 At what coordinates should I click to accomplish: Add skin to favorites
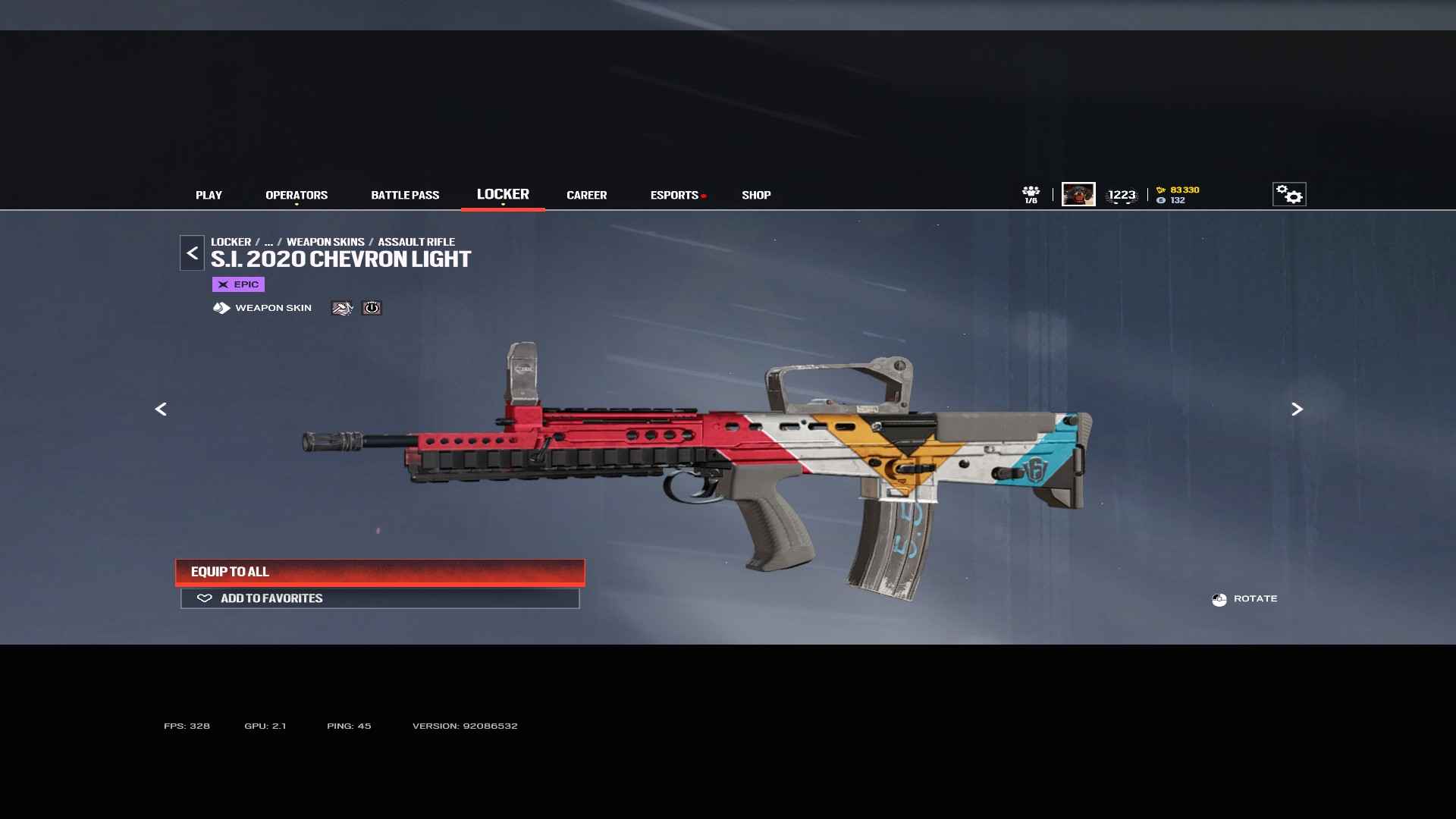point(380,598)
